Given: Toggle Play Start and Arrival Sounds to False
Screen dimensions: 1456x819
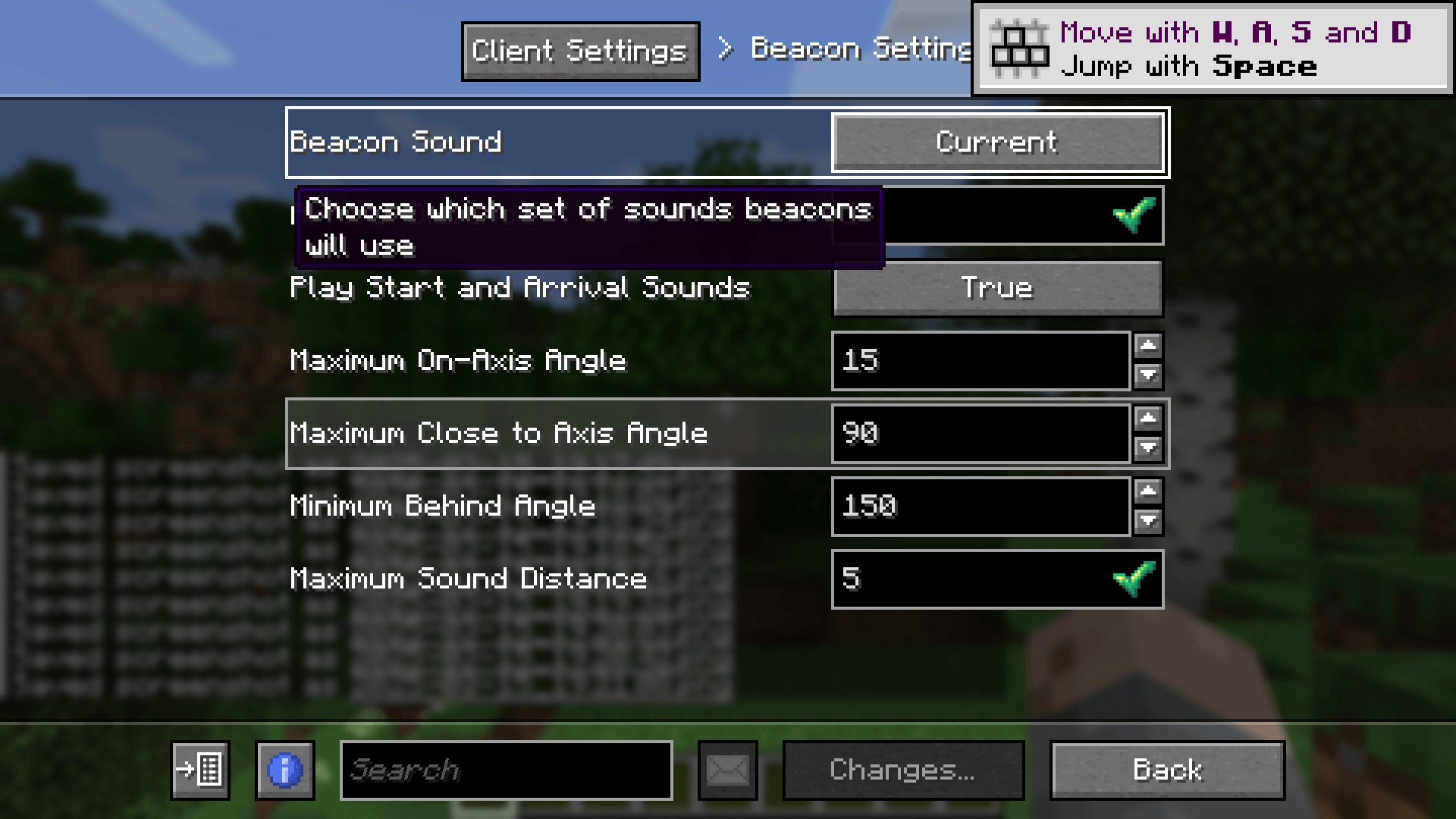Looking at the screenshot, I should [997, 288].
